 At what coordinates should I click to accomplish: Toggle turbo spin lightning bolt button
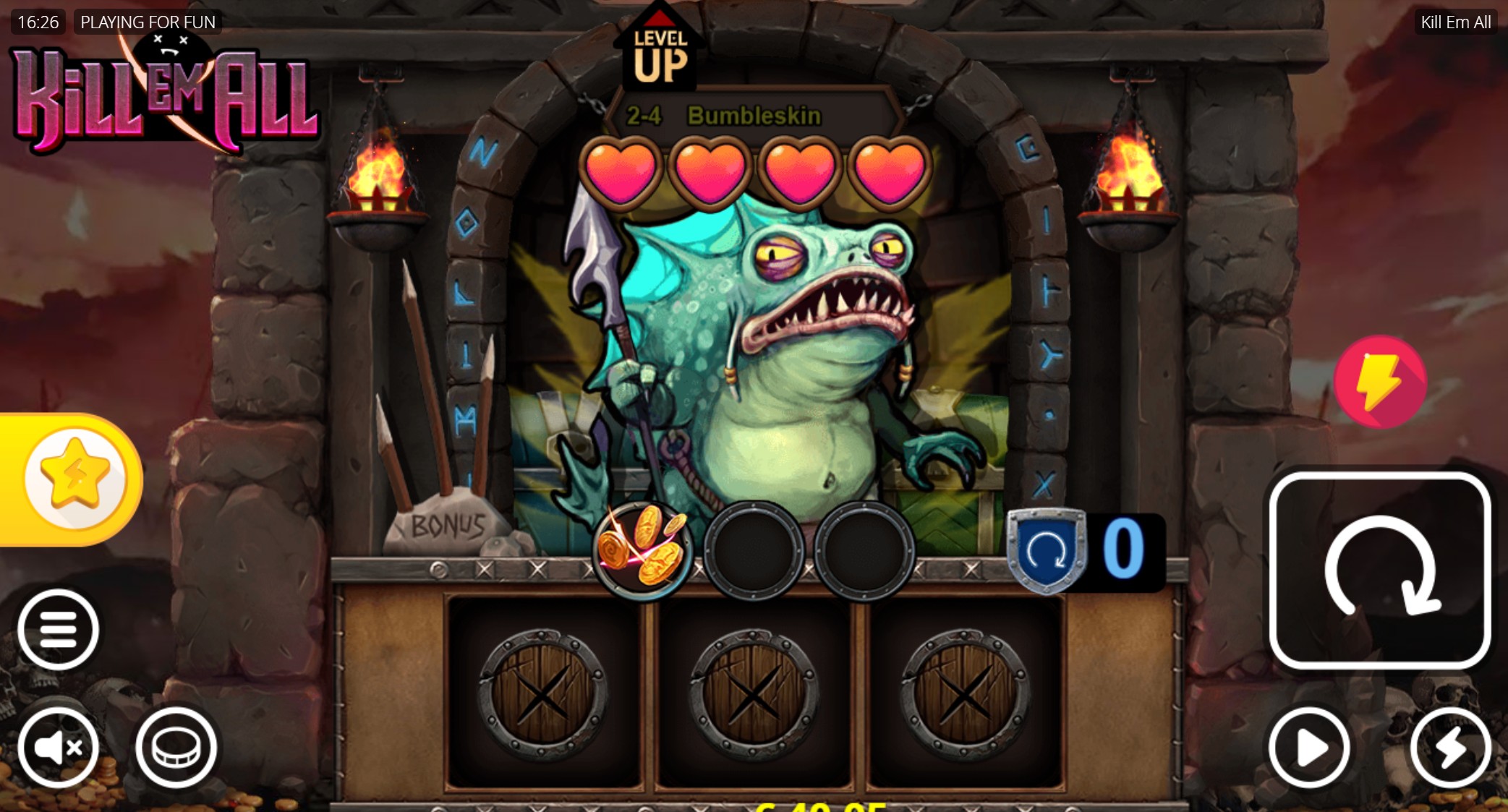click(x=1450, y=747)
